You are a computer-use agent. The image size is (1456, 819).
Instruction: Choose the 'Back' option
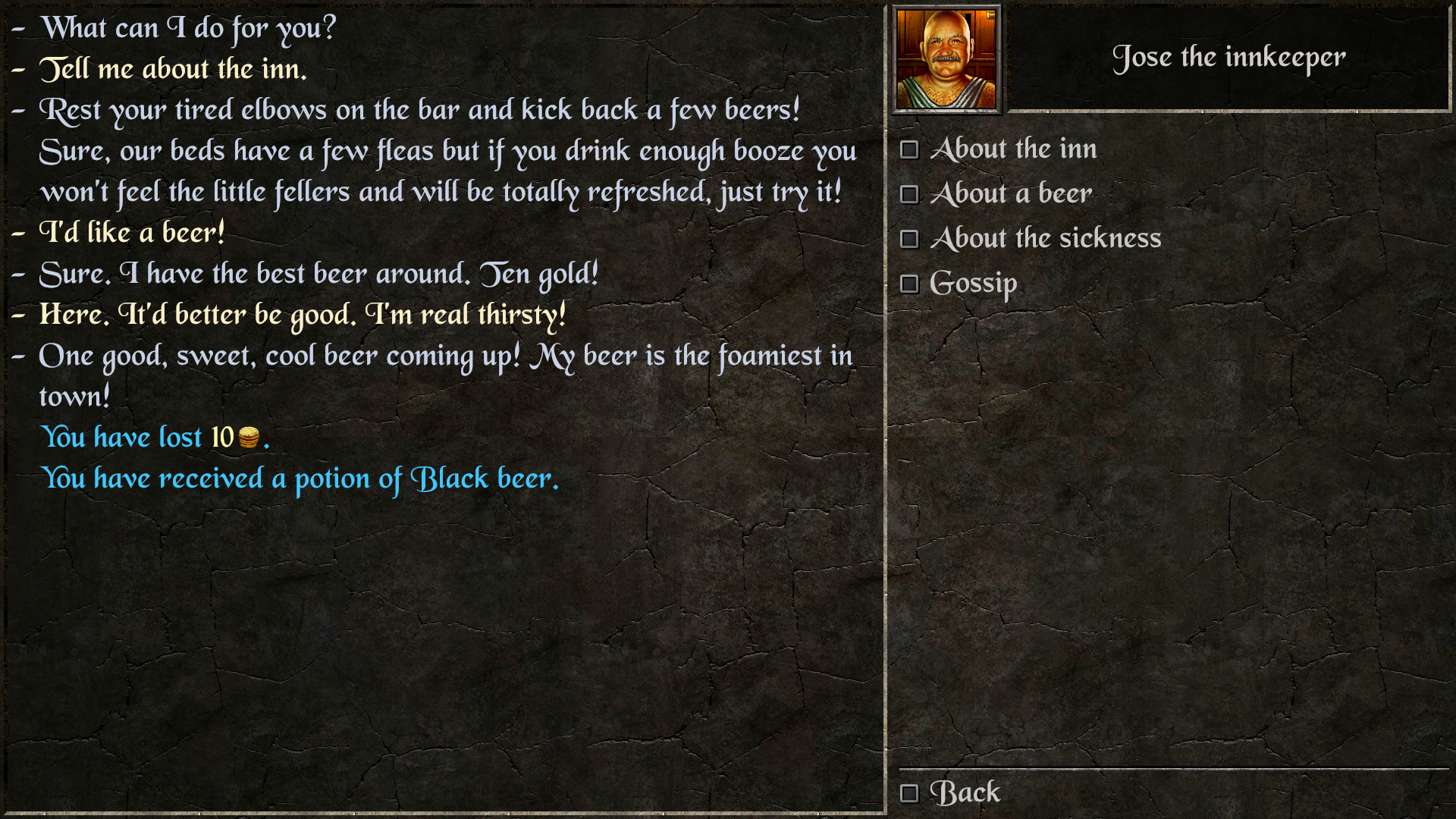tap(965, 792)
